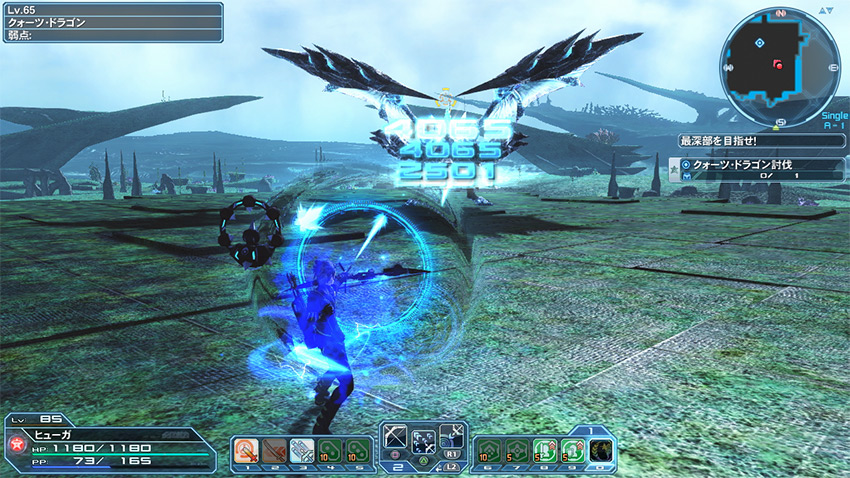This screenshot has width=850, height=478.
Task: Use the white-green item in slot 9
Action: click(572, 451)
